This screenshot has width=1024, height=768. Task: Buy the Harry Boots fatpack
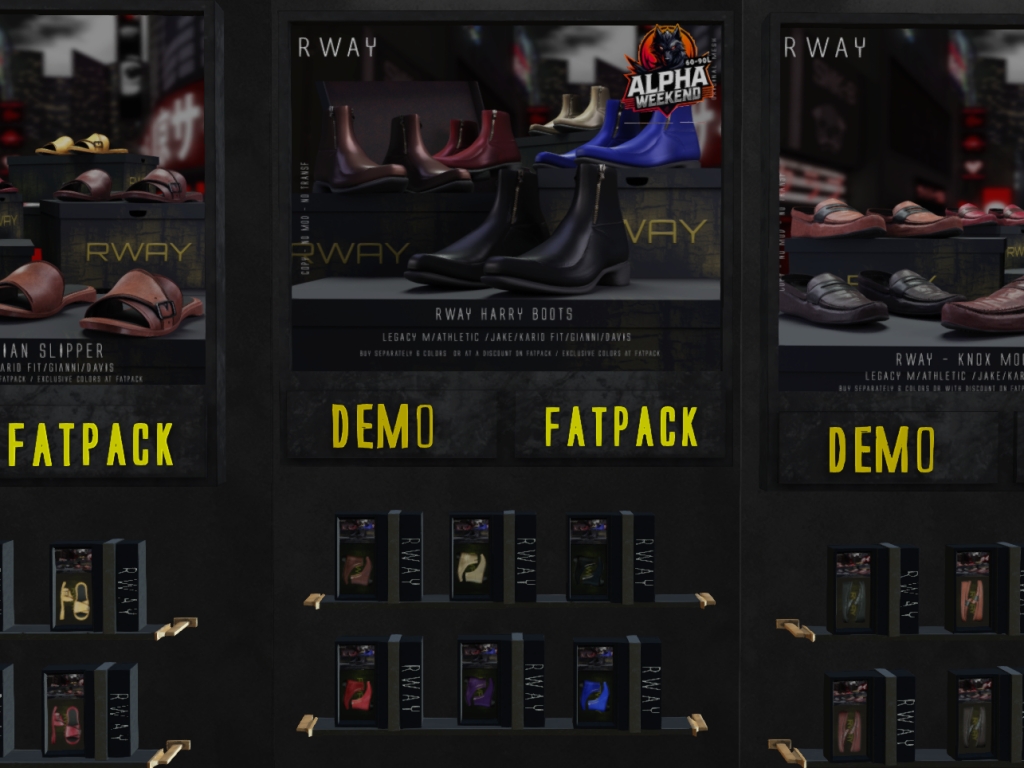point(621,427)
